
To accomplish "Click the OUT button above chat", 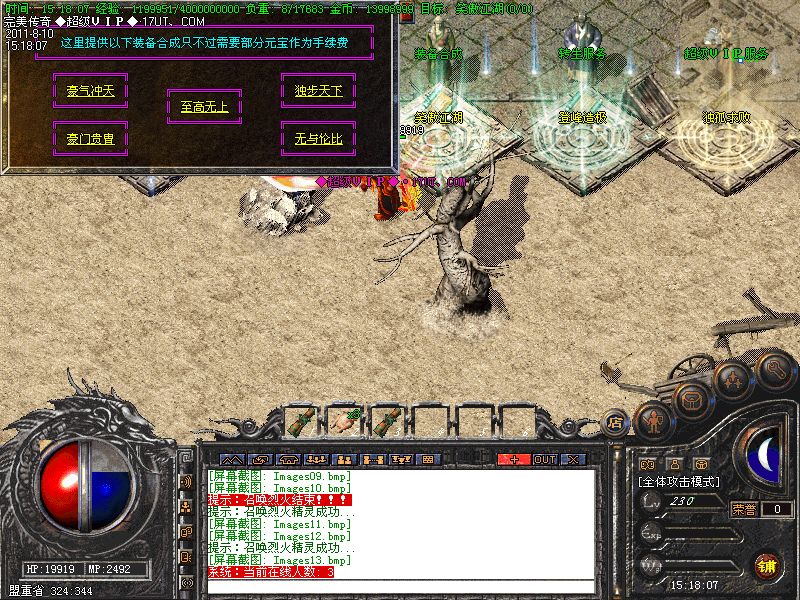I will coord(544,459).
